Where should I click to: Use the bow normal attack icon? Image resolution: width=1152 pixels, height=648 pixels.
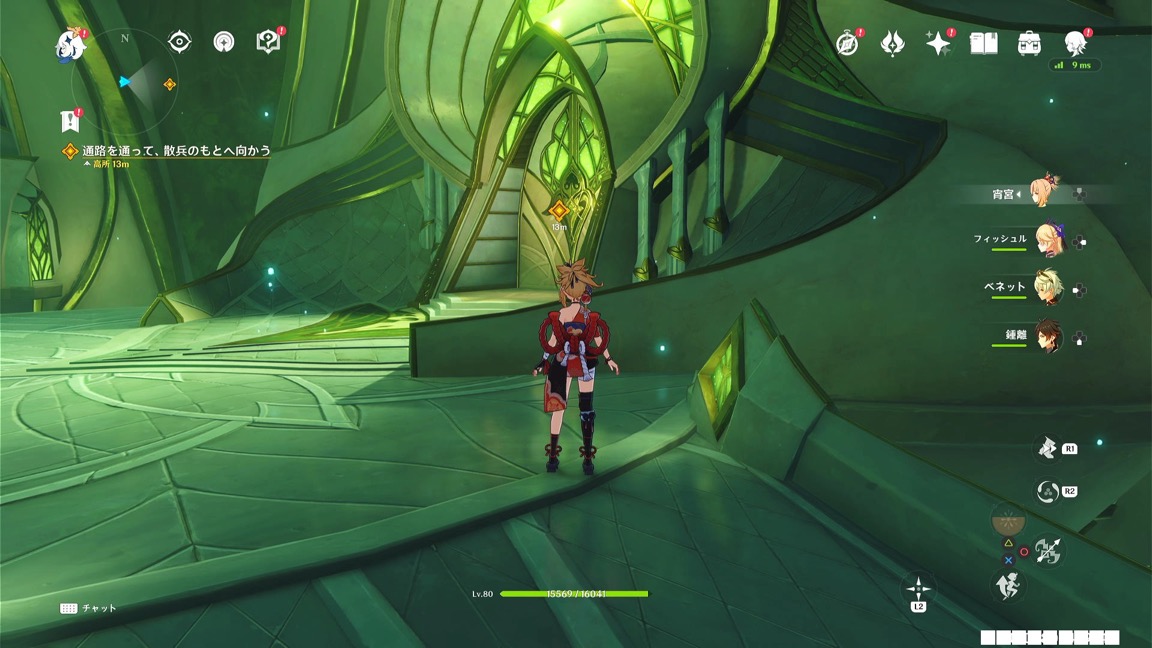[1047, 551]
